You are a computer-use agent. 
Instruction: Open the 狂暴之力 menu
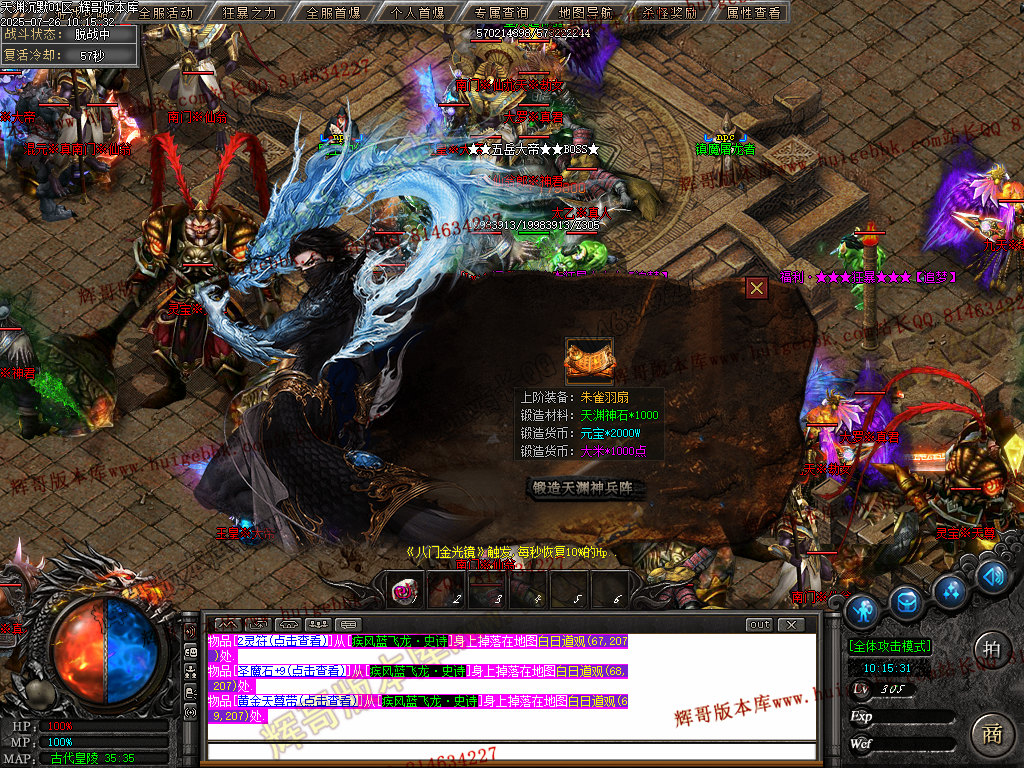click(250, 12)
